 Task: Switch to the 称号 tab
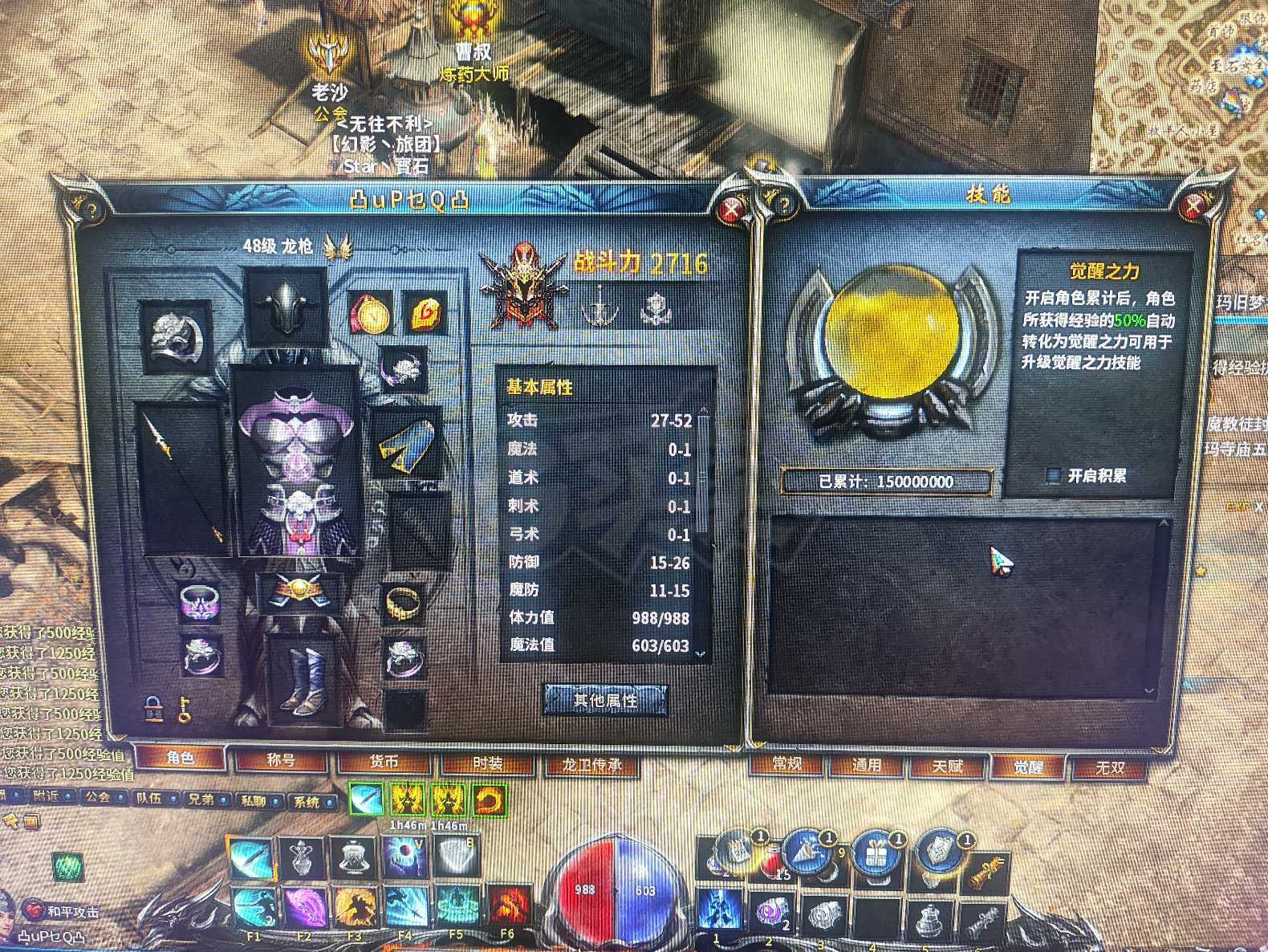click(x=280, y=760)
